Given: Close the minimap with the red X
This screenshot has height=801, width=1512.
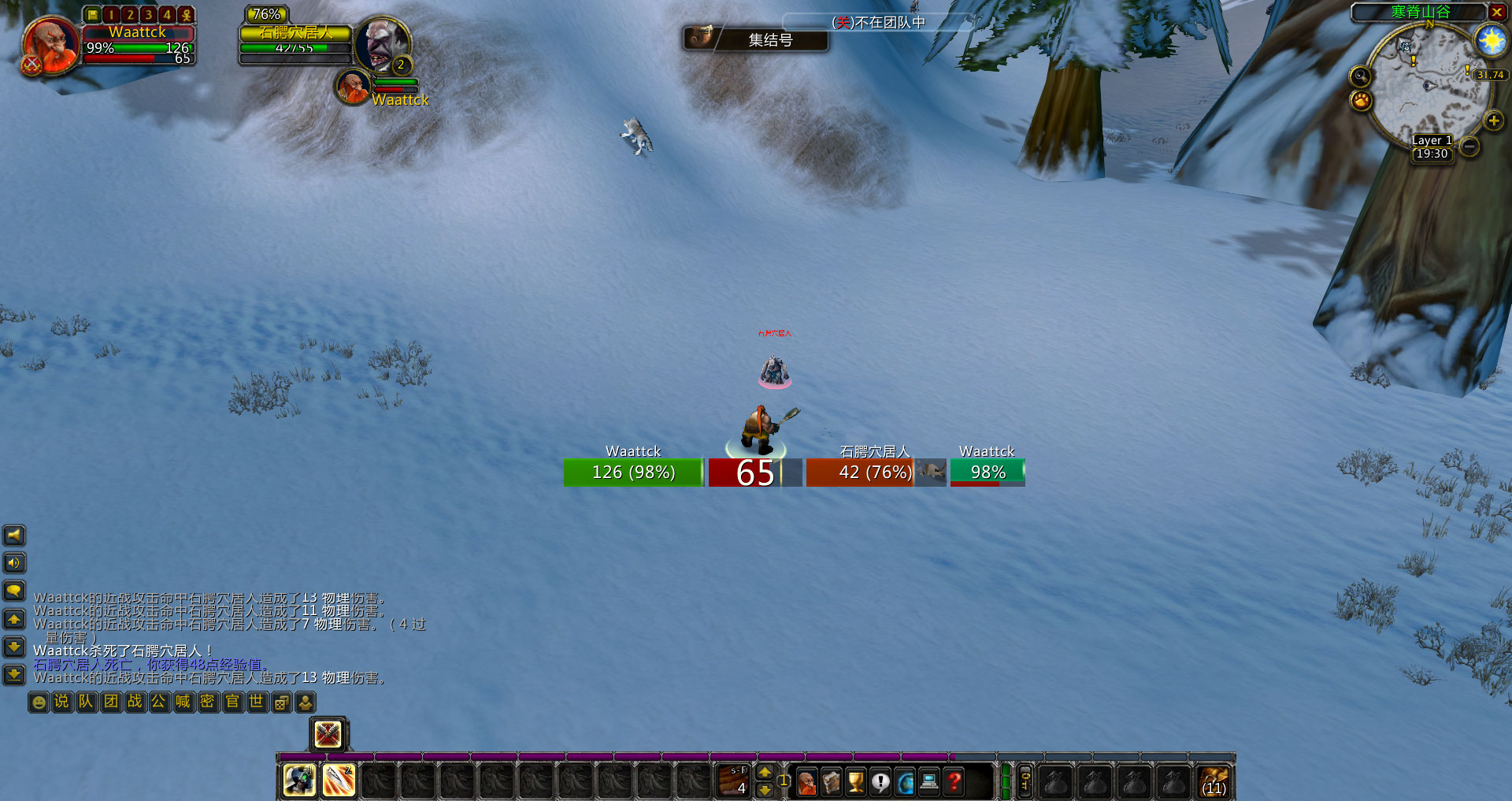Looking at the screenshot, I should pos(1496,12).
